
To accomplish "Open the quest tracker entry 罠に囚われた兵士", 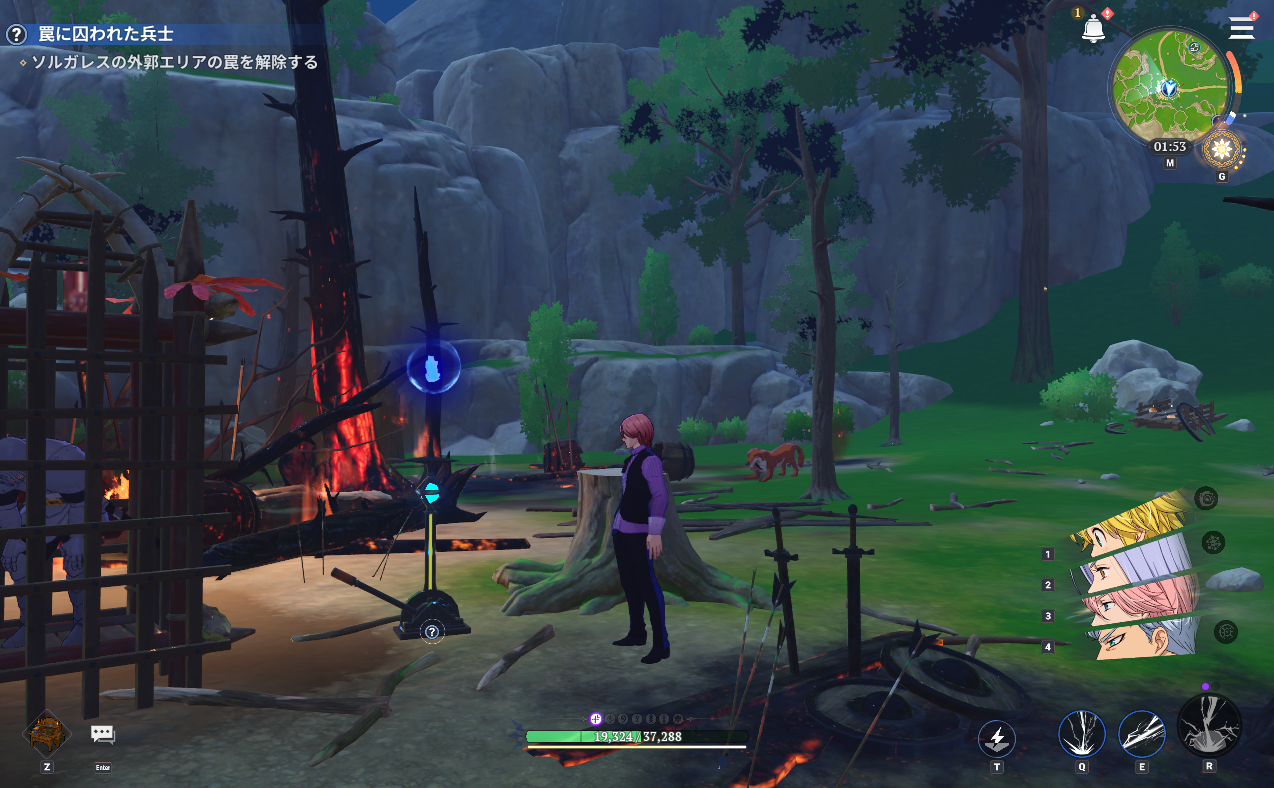I will click(105, 34).
